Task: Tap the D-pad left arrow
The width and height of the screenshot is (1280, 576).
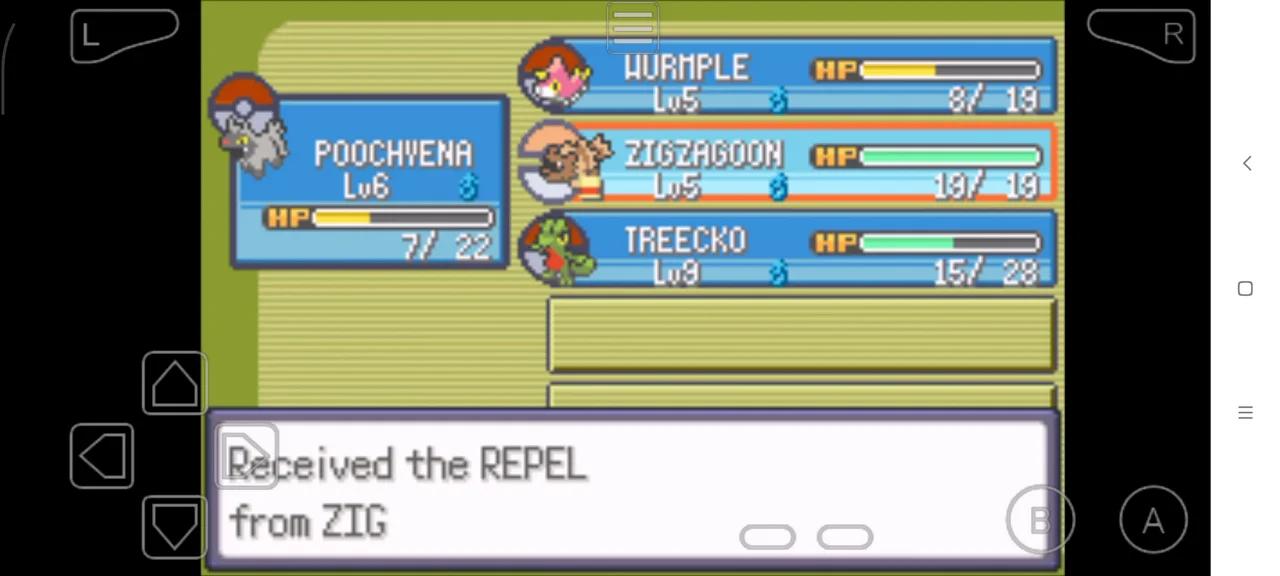Action: [102, 456]
